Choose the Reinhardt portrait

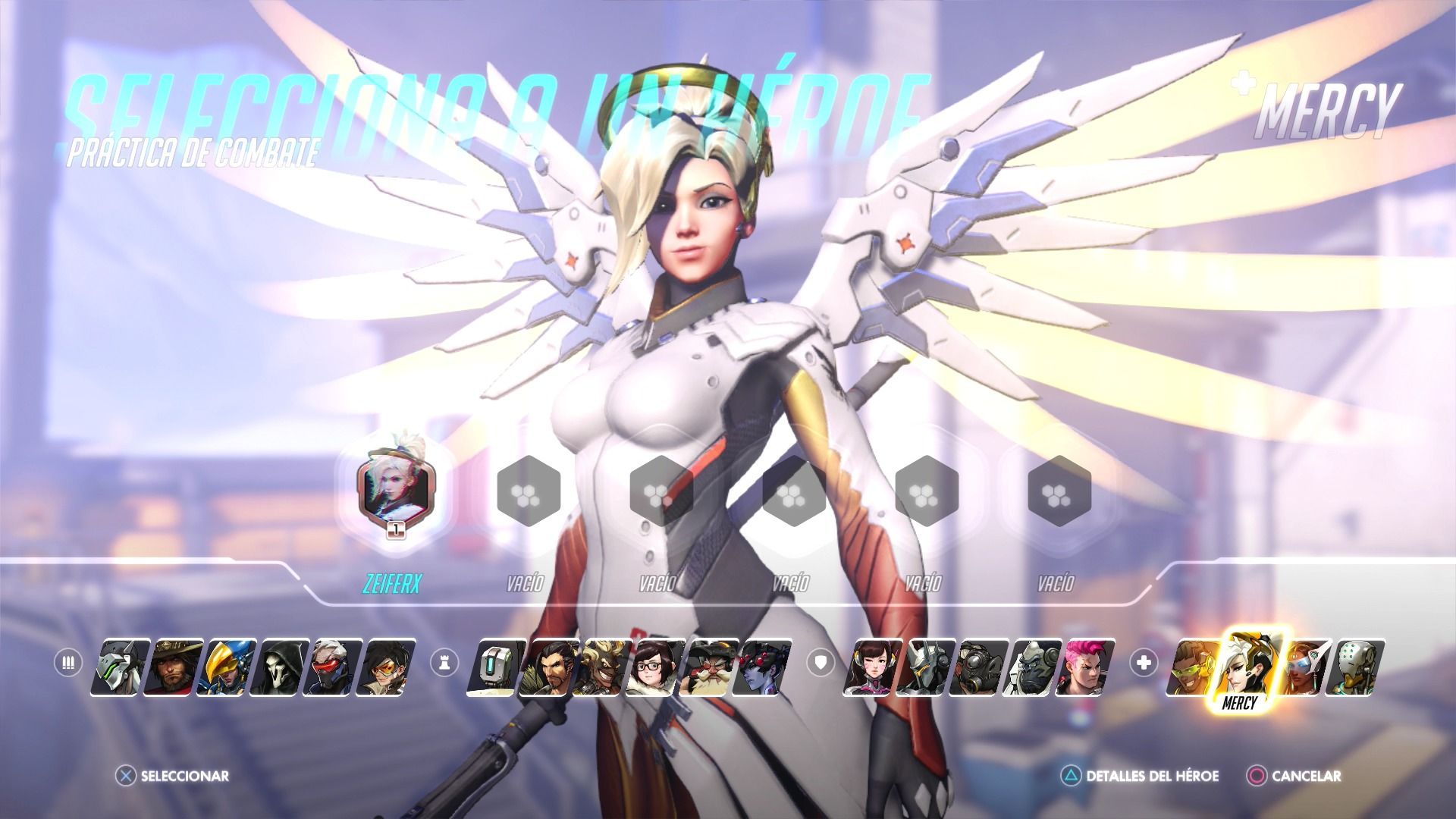tap(929, 667)
